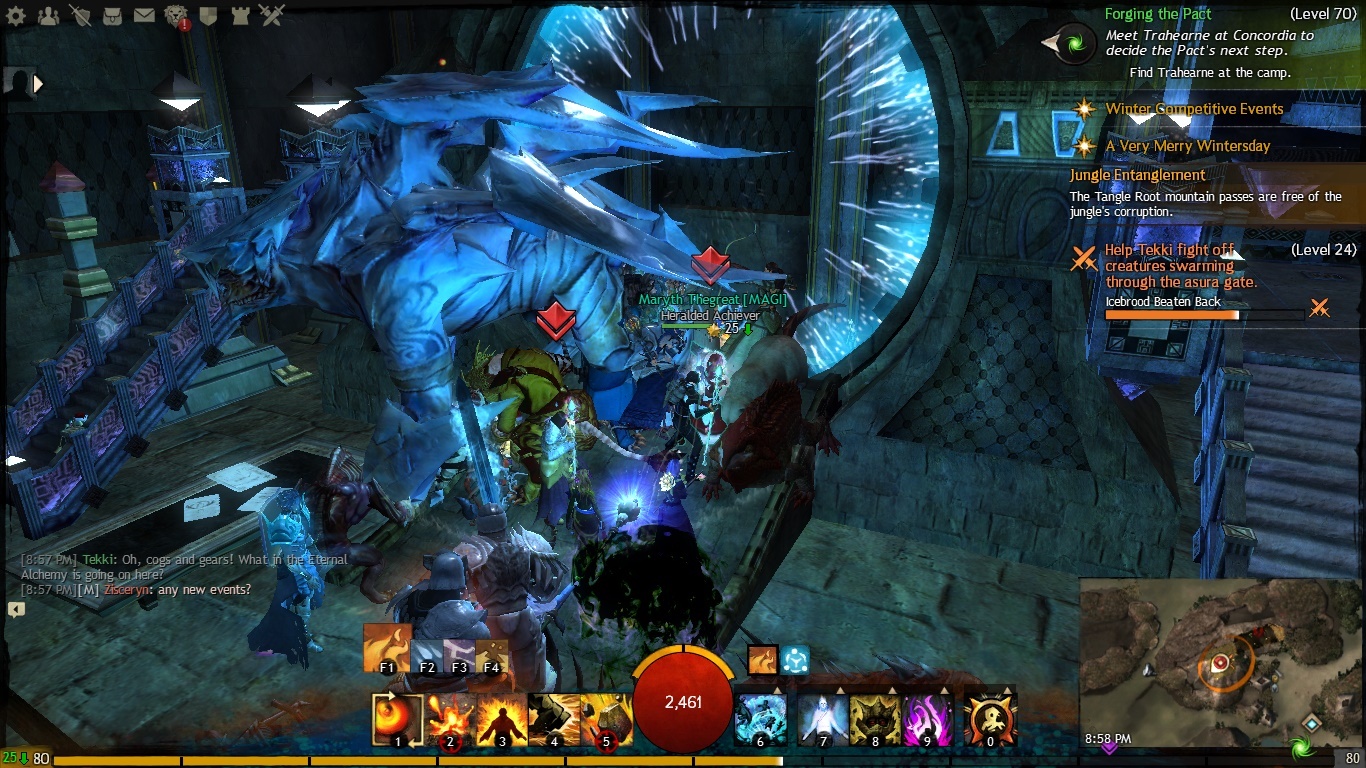The height and width of the screenshot is (768, 1366).
Task: Open the inventory bag icon
Action: click(x=112, y=15)
